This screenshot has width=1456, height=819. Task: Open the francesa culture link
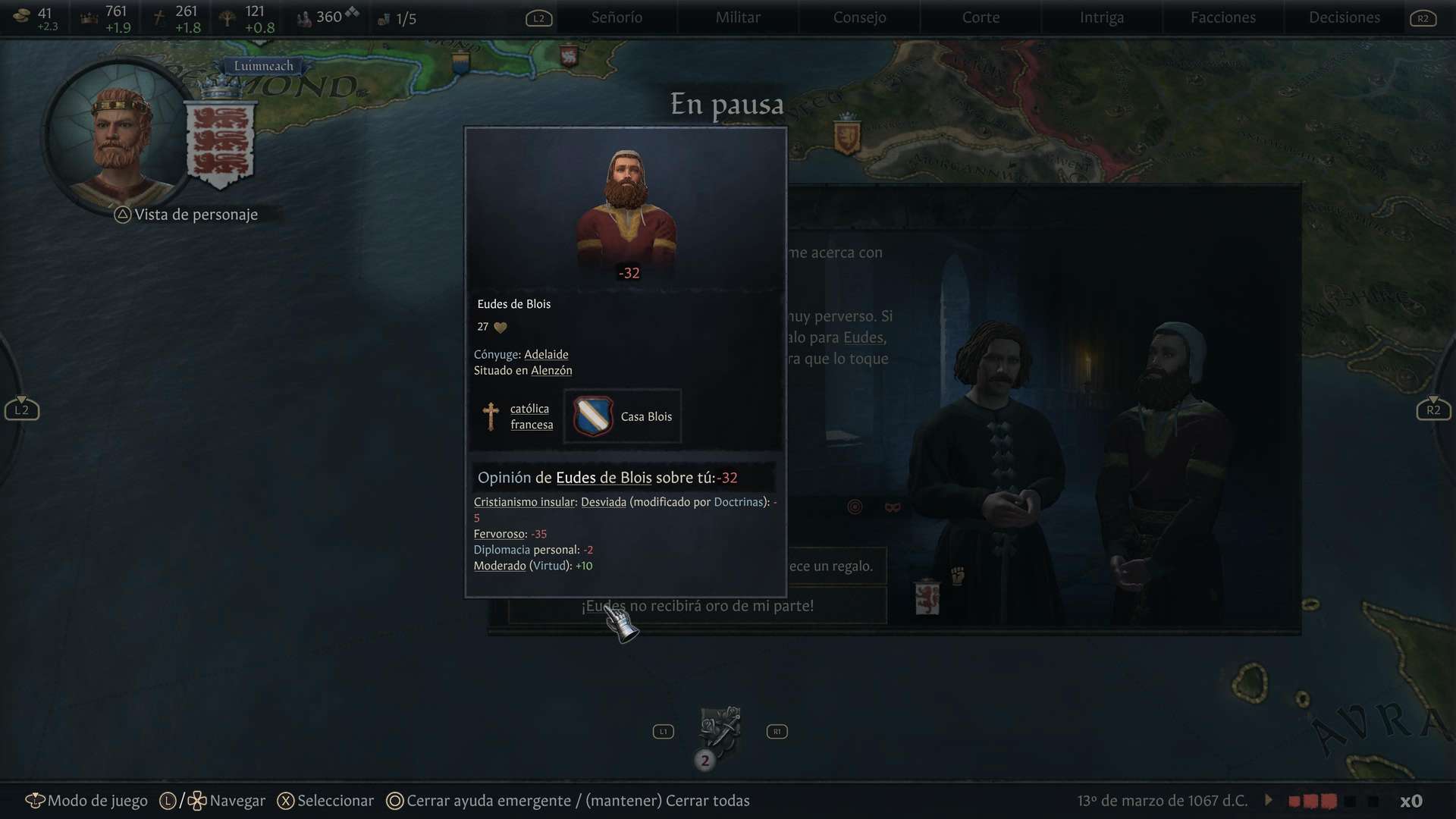532,425
